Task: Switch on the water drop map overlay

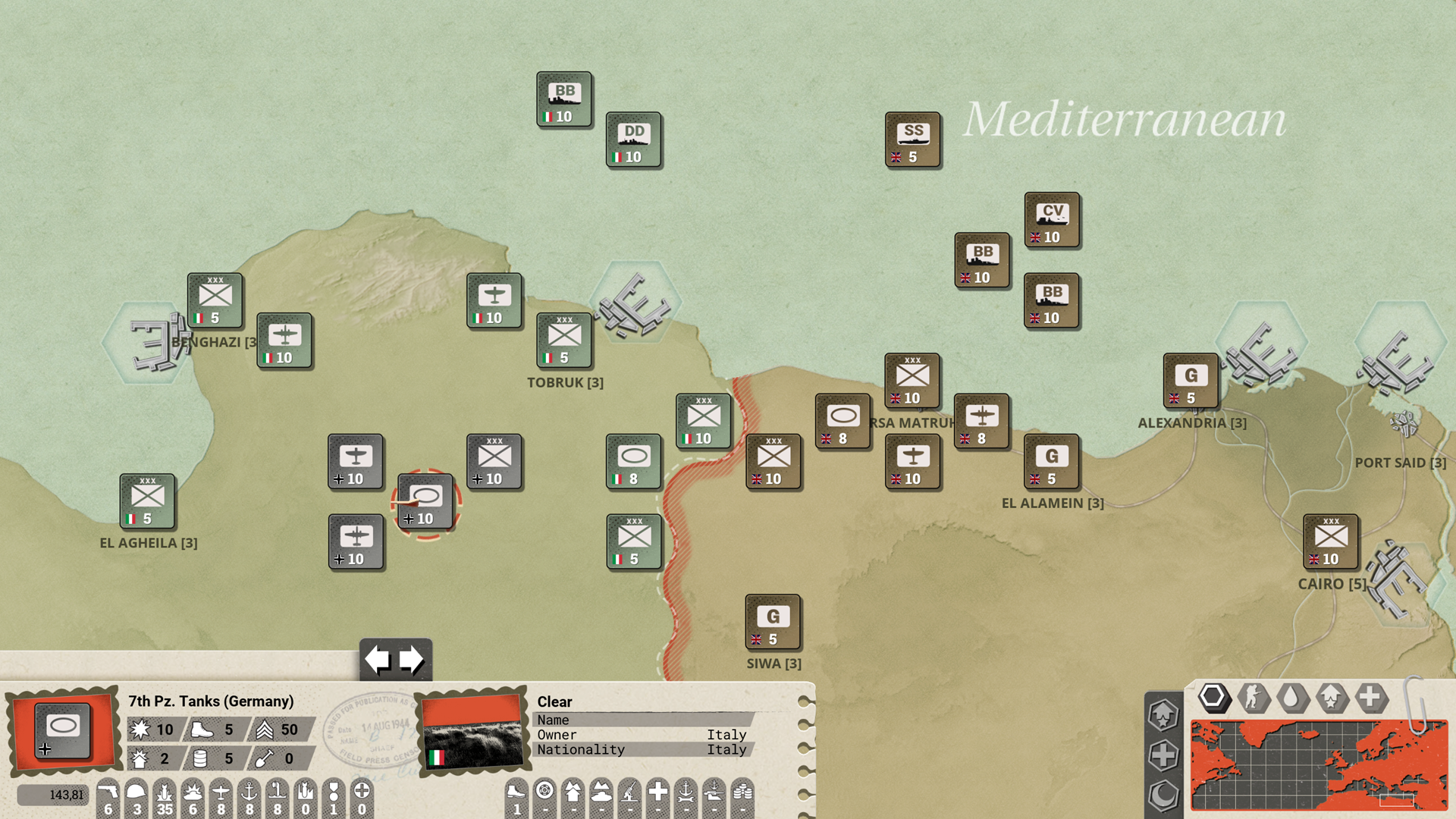Action: click(x=1291, y=697)
